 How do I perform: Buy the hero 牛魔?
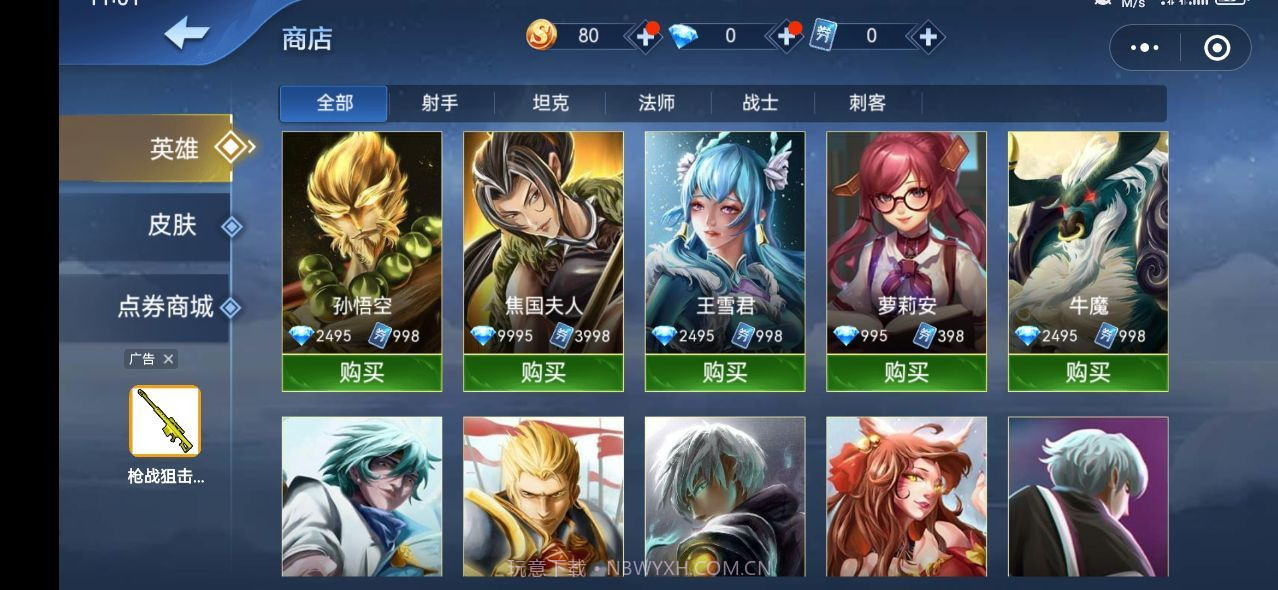click(x=1088, y=373)
